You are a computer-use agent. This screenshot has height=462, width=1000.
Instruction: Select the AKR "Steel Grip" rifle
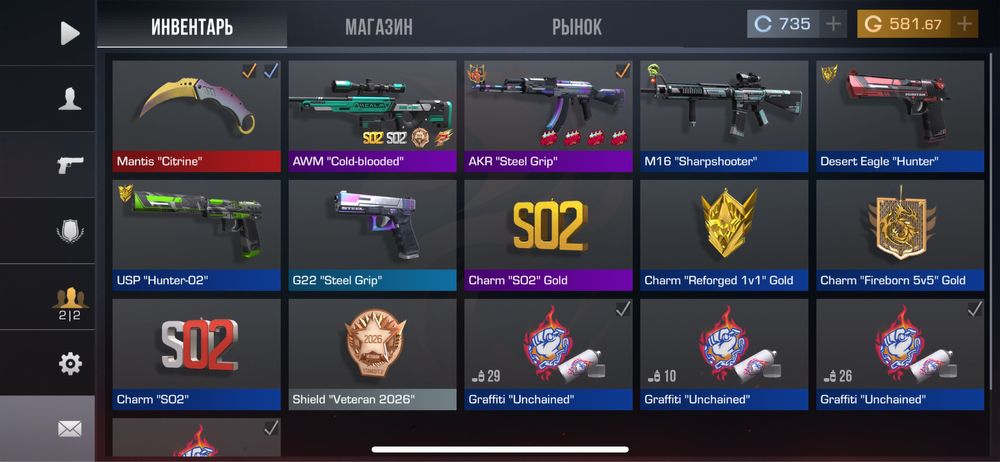[x=548, y=116]
